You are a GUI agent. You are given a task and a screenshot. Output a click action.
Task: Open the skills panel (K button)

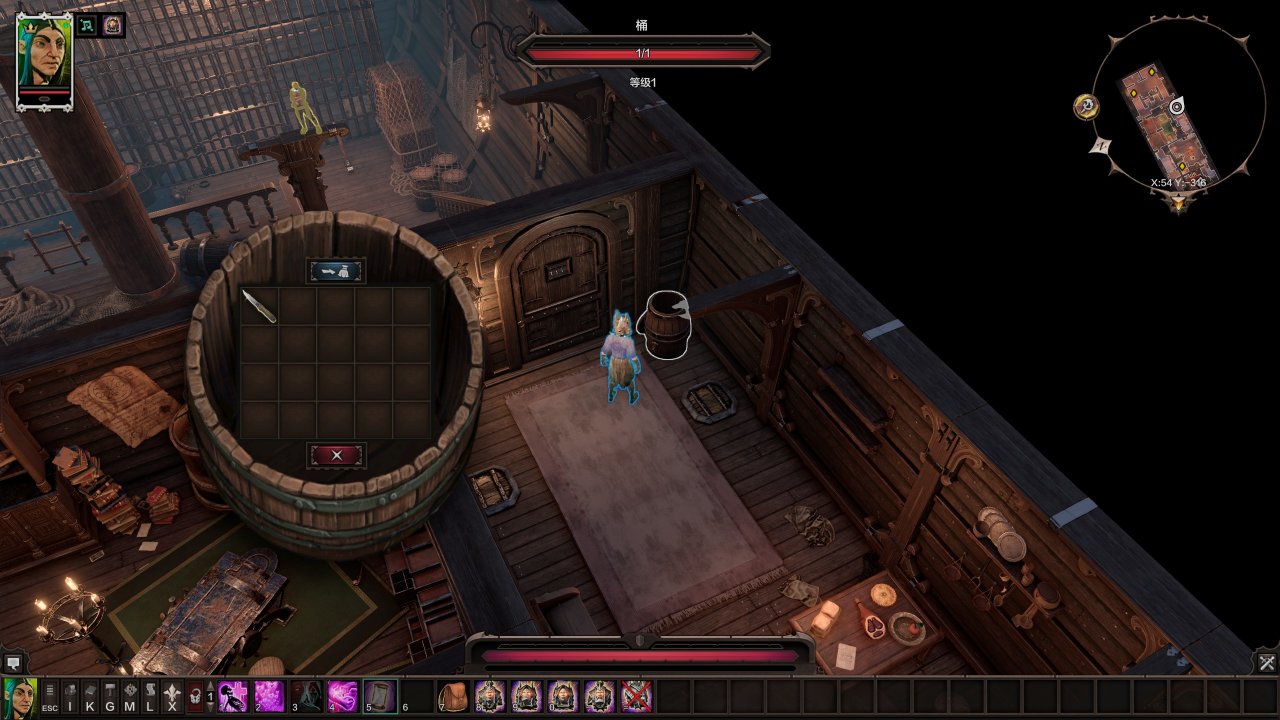[x=90, y=696]
